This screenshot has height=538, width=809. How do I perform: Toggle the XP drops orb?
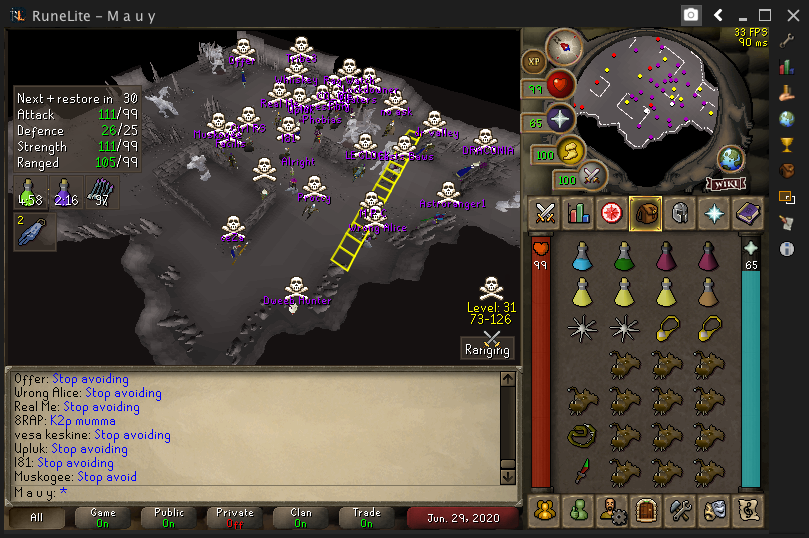pos(533,62)
